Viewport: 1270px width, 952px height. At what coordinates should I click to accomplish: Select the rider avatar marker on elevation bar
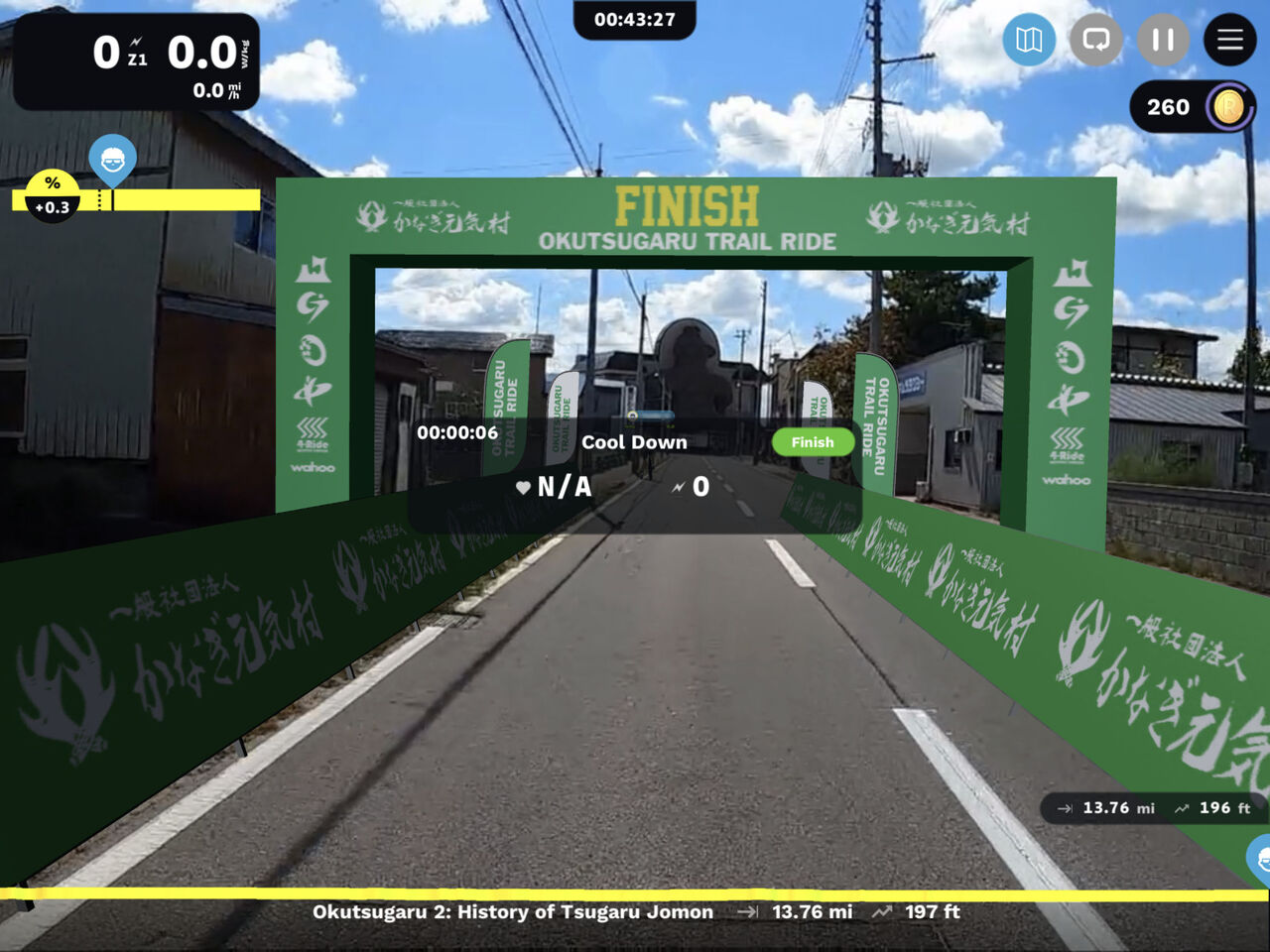[112, 160]
